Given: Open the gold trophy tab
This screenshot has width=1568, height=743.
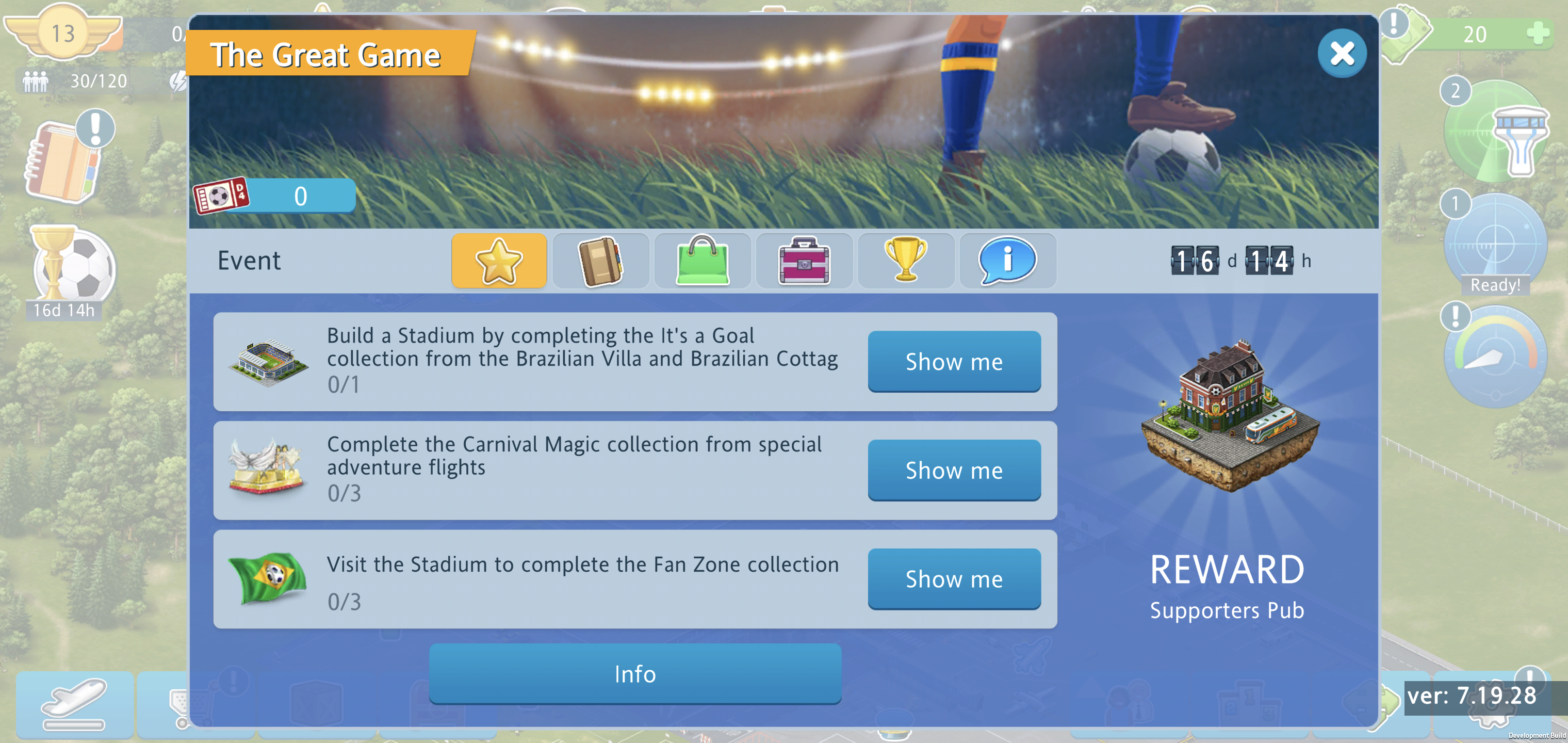Looking at the screenshot, I should [906, 261].
